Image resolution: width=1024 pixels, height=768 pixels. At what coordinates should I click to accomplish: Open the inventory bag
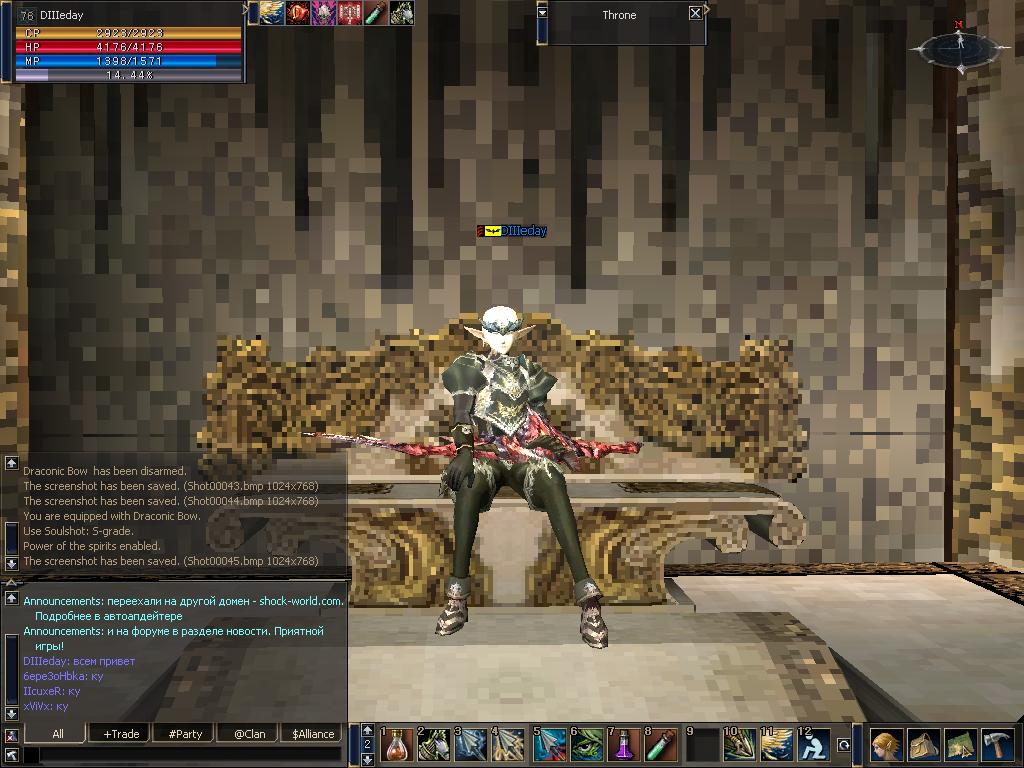923,745
